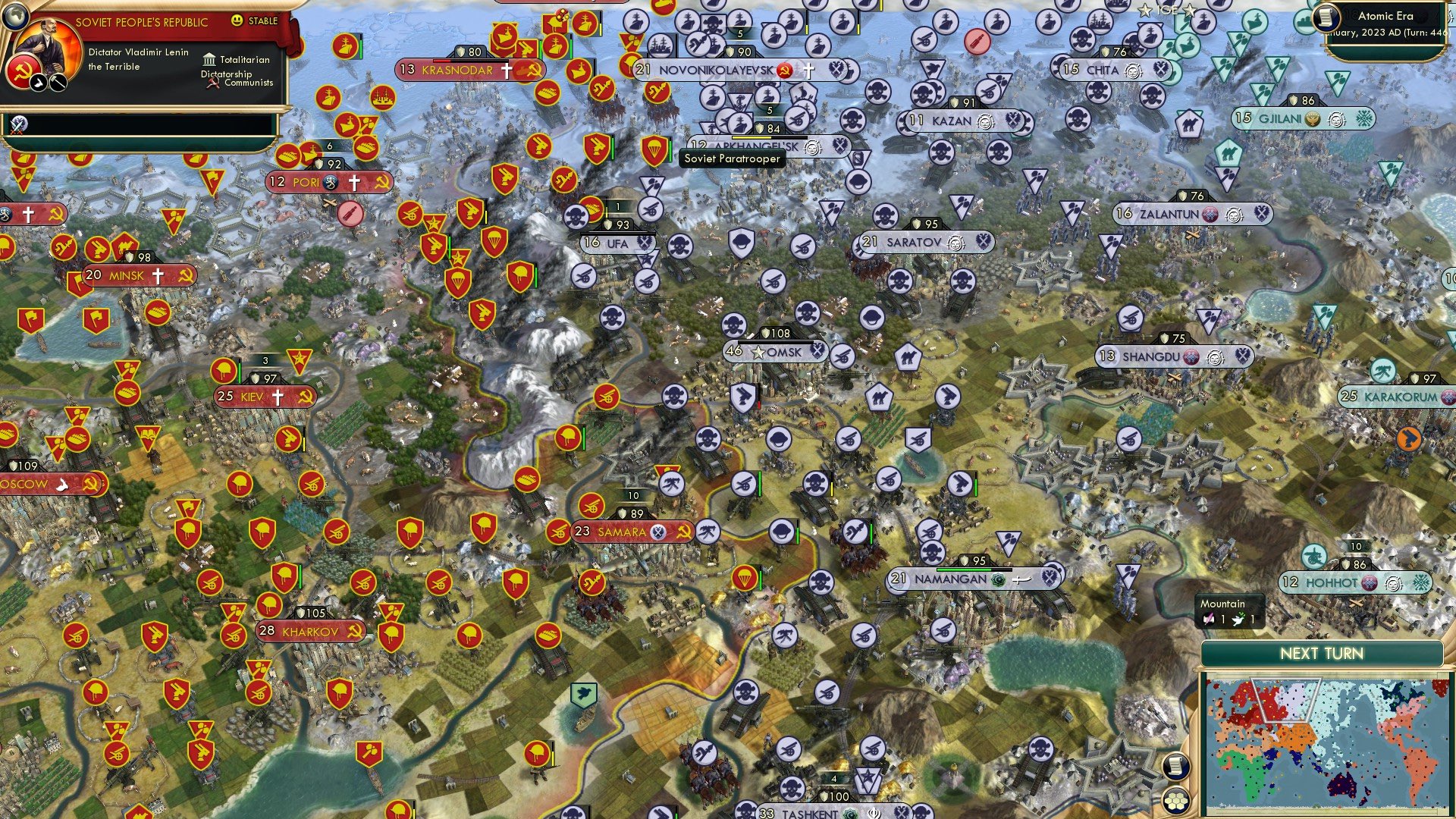Screen dimensions: 1456x819
Task: Select the hammer-and-sickle Soviet emblem by Lenin's portrait
Action: coord(23,71)
